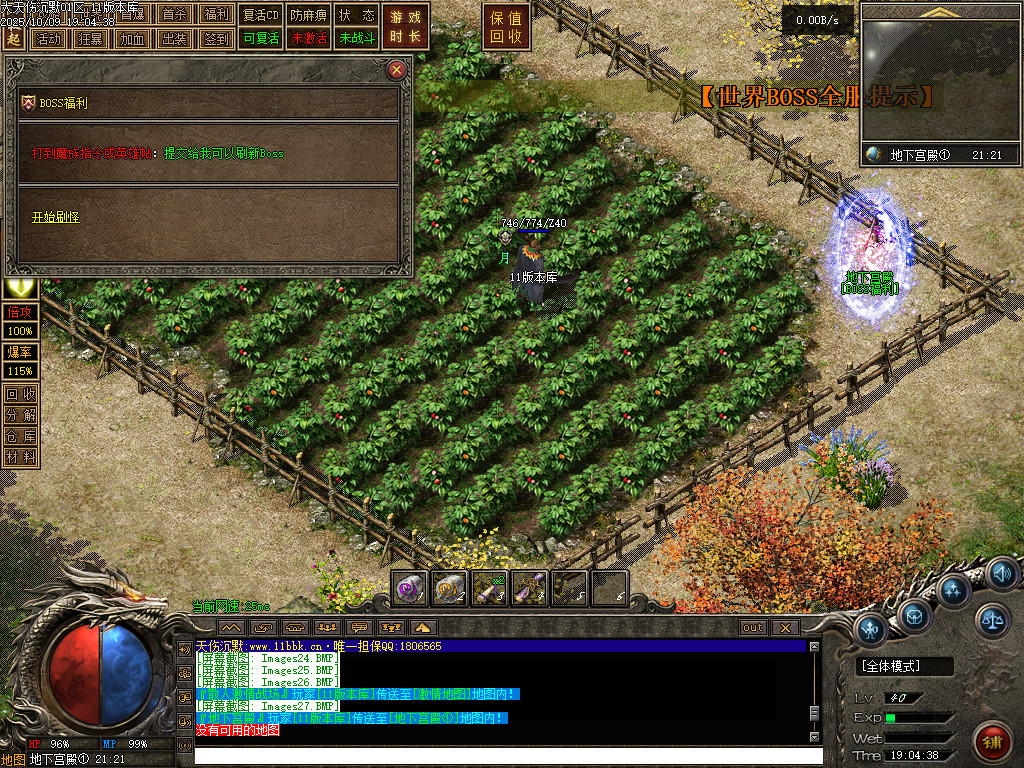Open the 保值回收 value recycle panel

coord(506,27)
